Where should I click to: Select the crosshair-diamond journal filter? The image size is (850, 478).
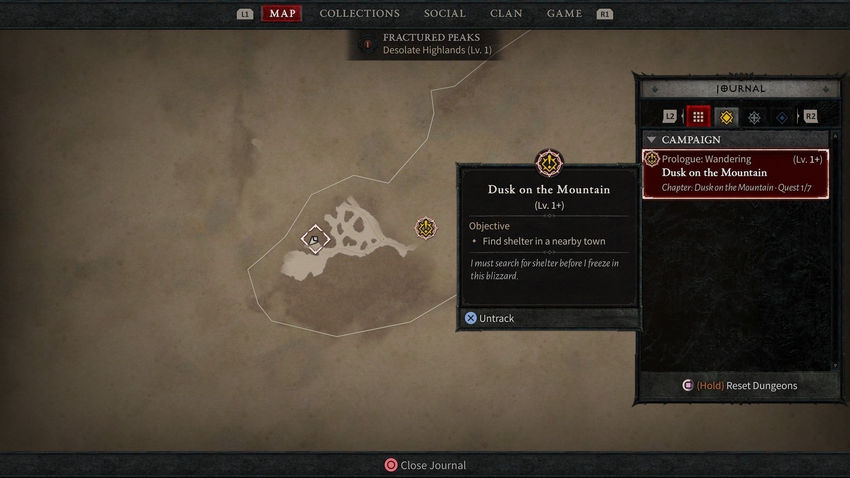tap(754, 117)
